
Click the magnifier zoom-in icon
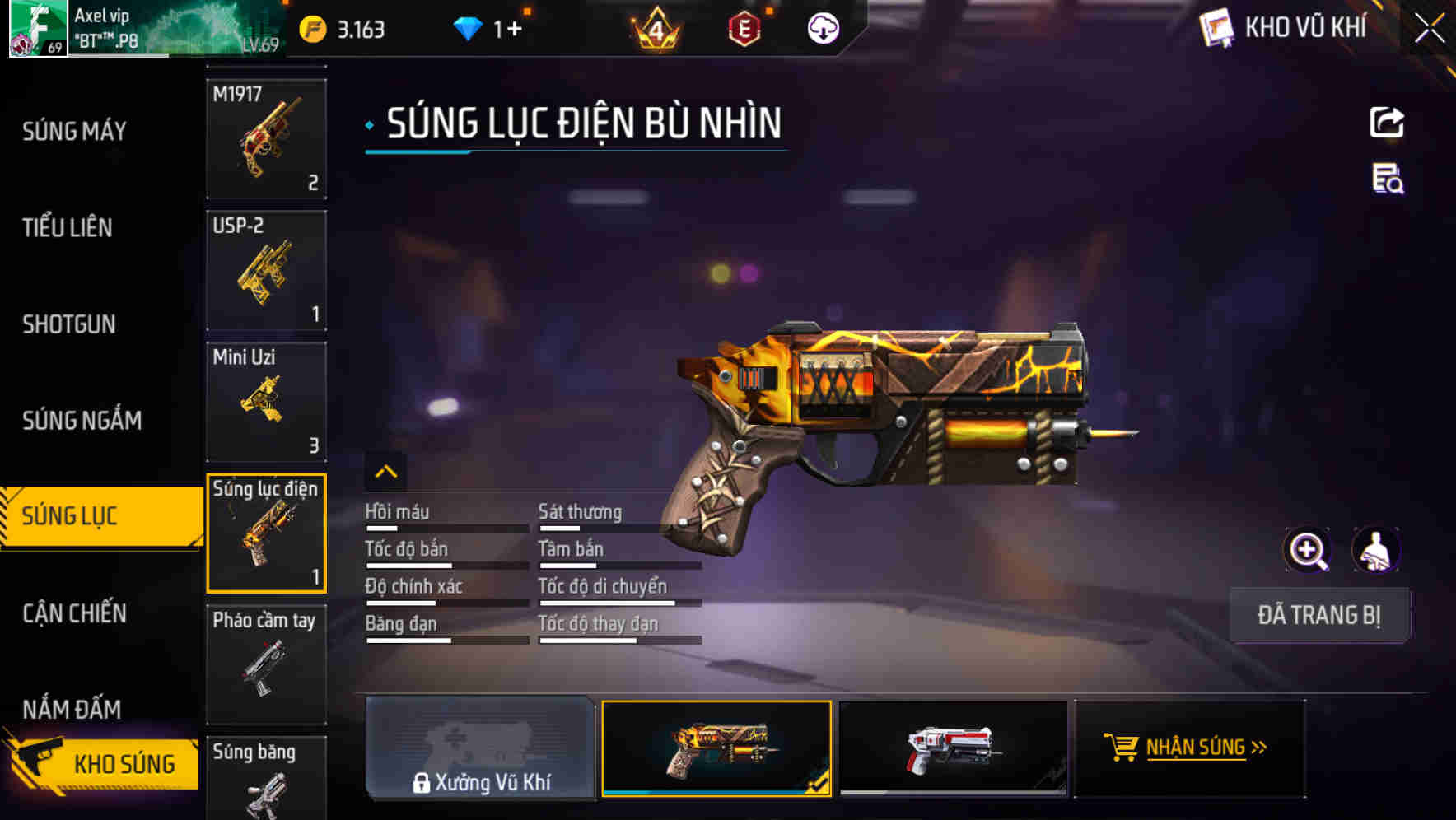(1307, 549)
